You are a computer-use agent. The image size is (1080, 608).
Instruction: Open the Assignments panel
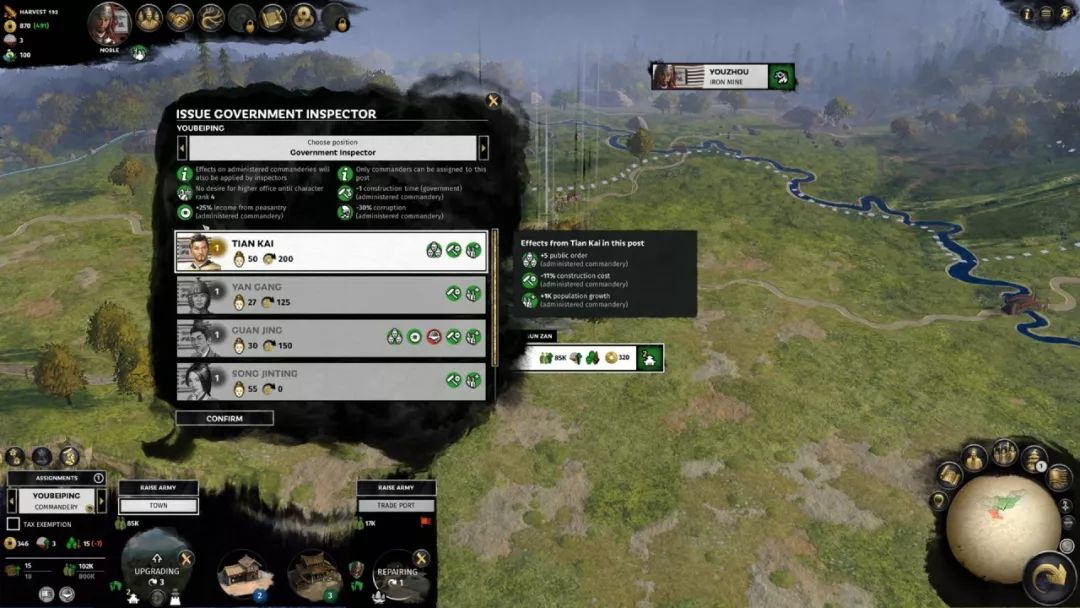(x=56, y=478)
